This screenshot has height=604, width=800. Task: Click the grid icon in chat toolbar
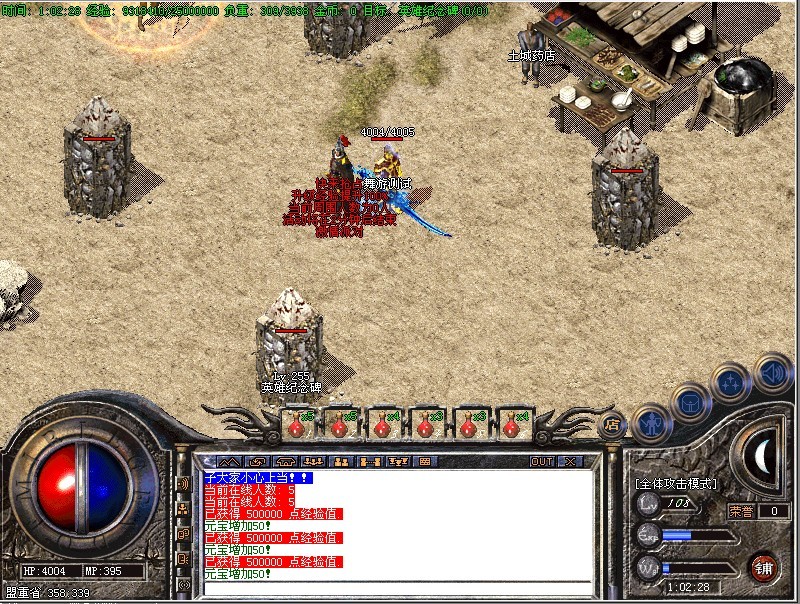(x=425, y=461)
